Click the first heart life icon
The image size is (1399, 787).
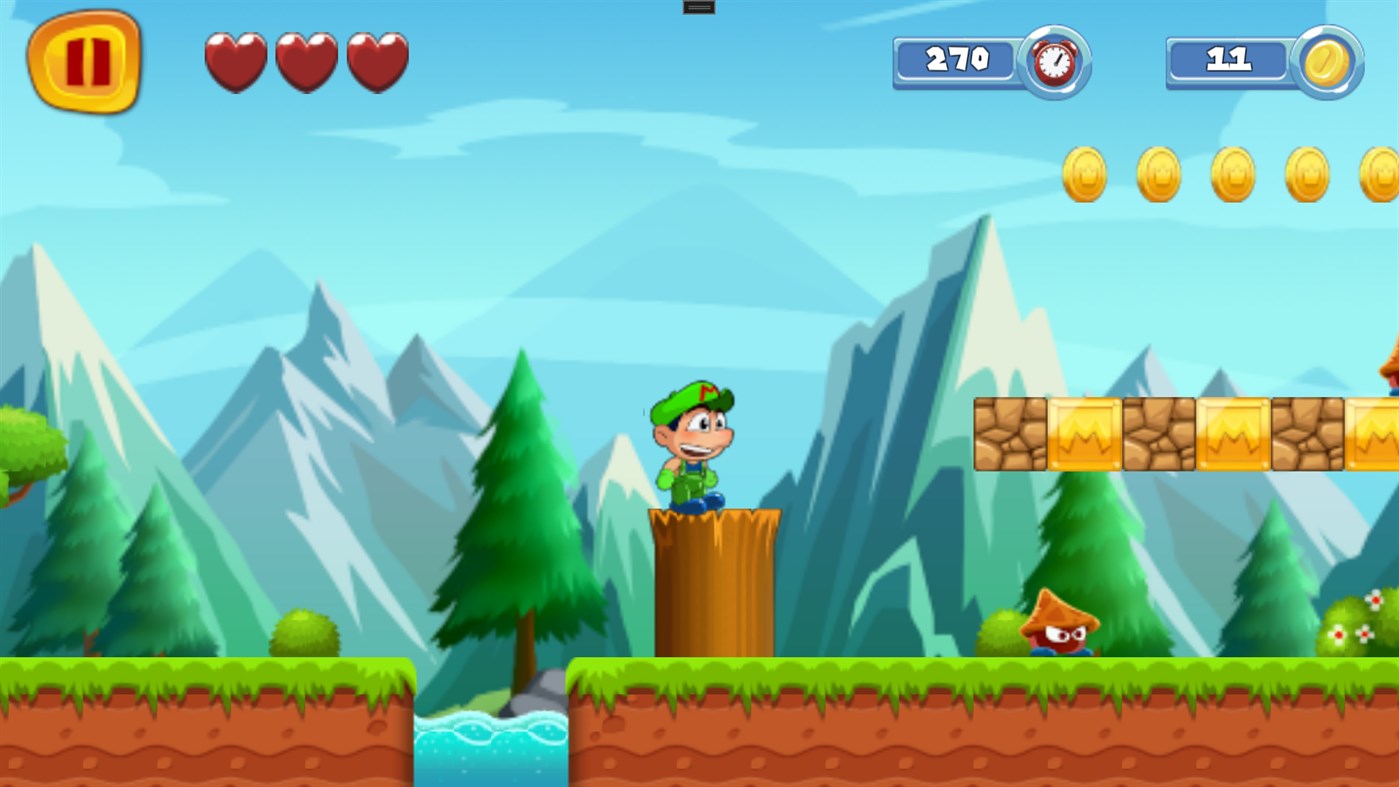[x=236, y=61]
